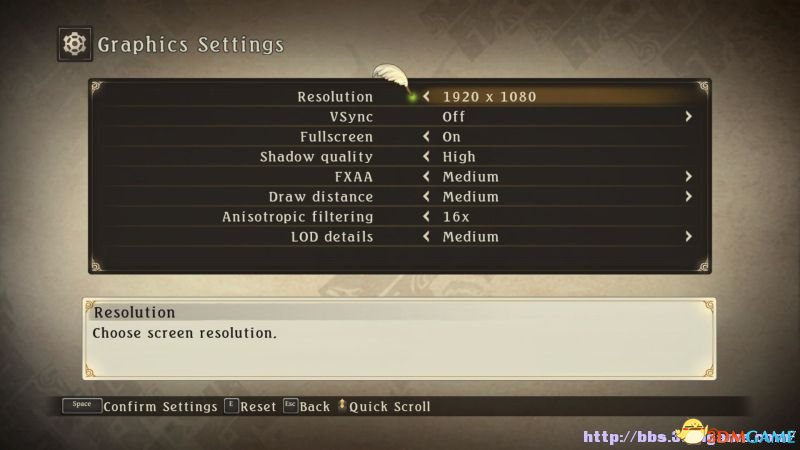This screenshot has height=450, width=800.
Task: Raise FXAA using its right arrow
Action: pos(688,177)
